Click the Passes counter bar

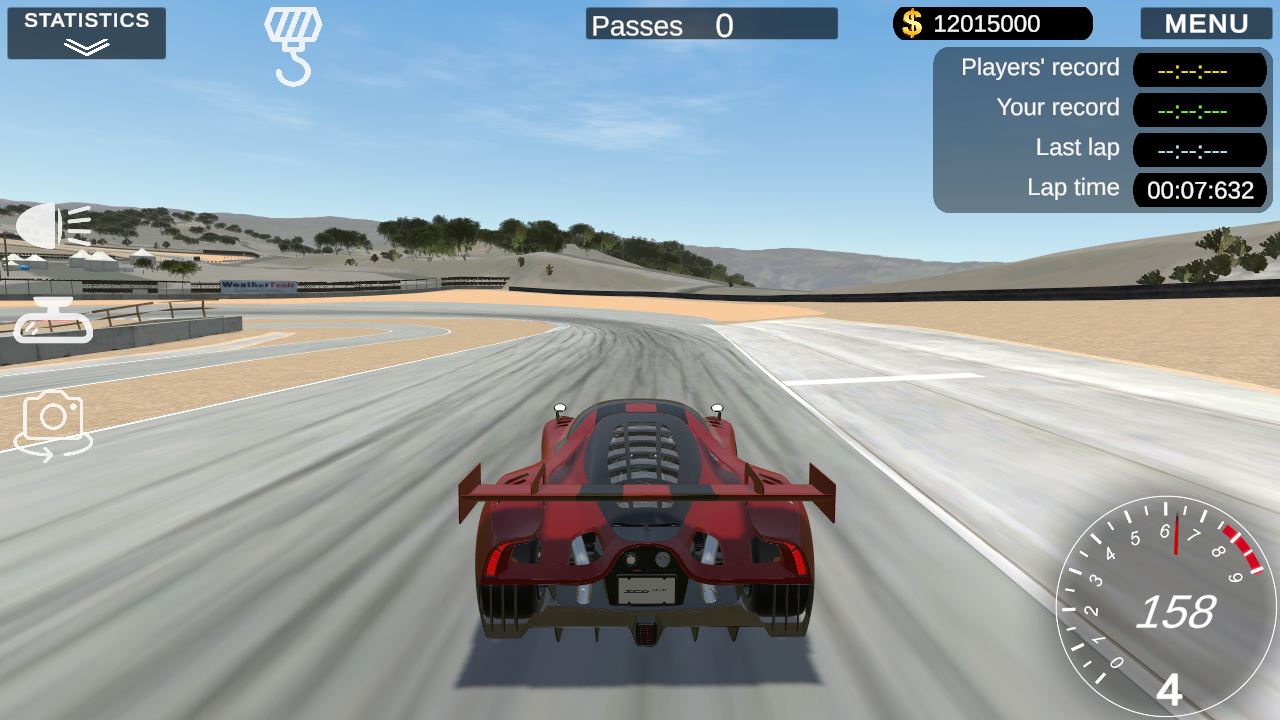coord(711,25)
